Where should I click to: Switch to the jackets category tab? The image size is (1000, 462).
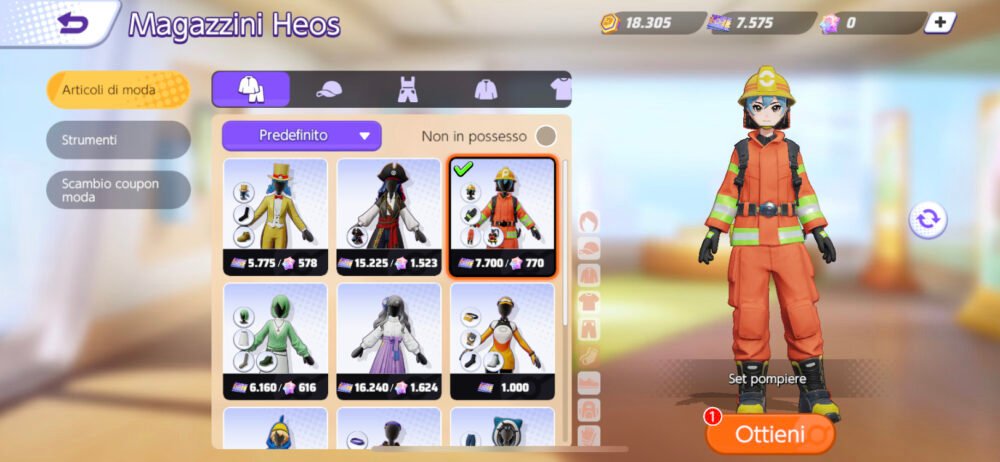487,89
